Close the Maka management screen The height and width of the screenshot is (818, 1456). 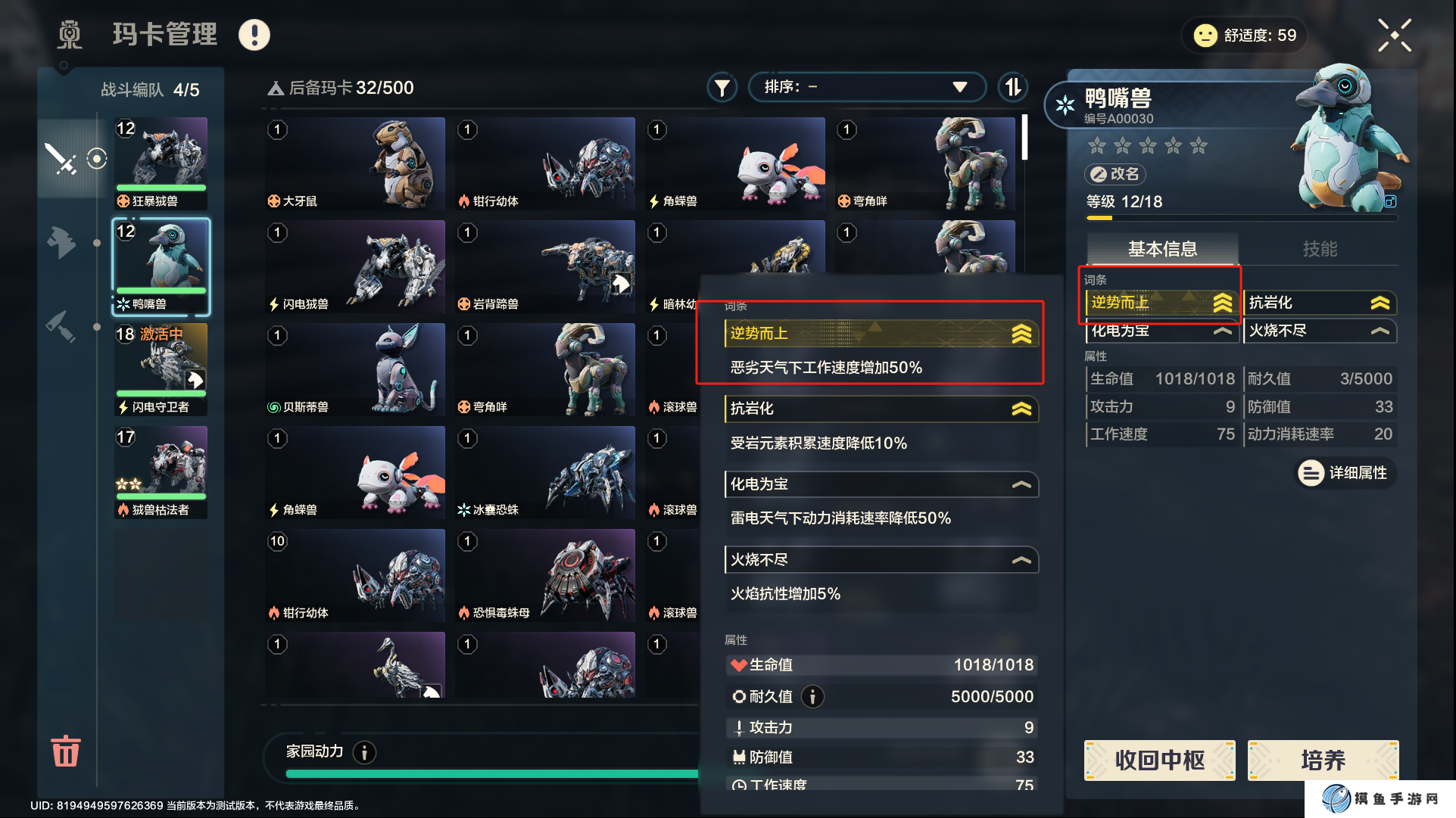[1394, 35]
